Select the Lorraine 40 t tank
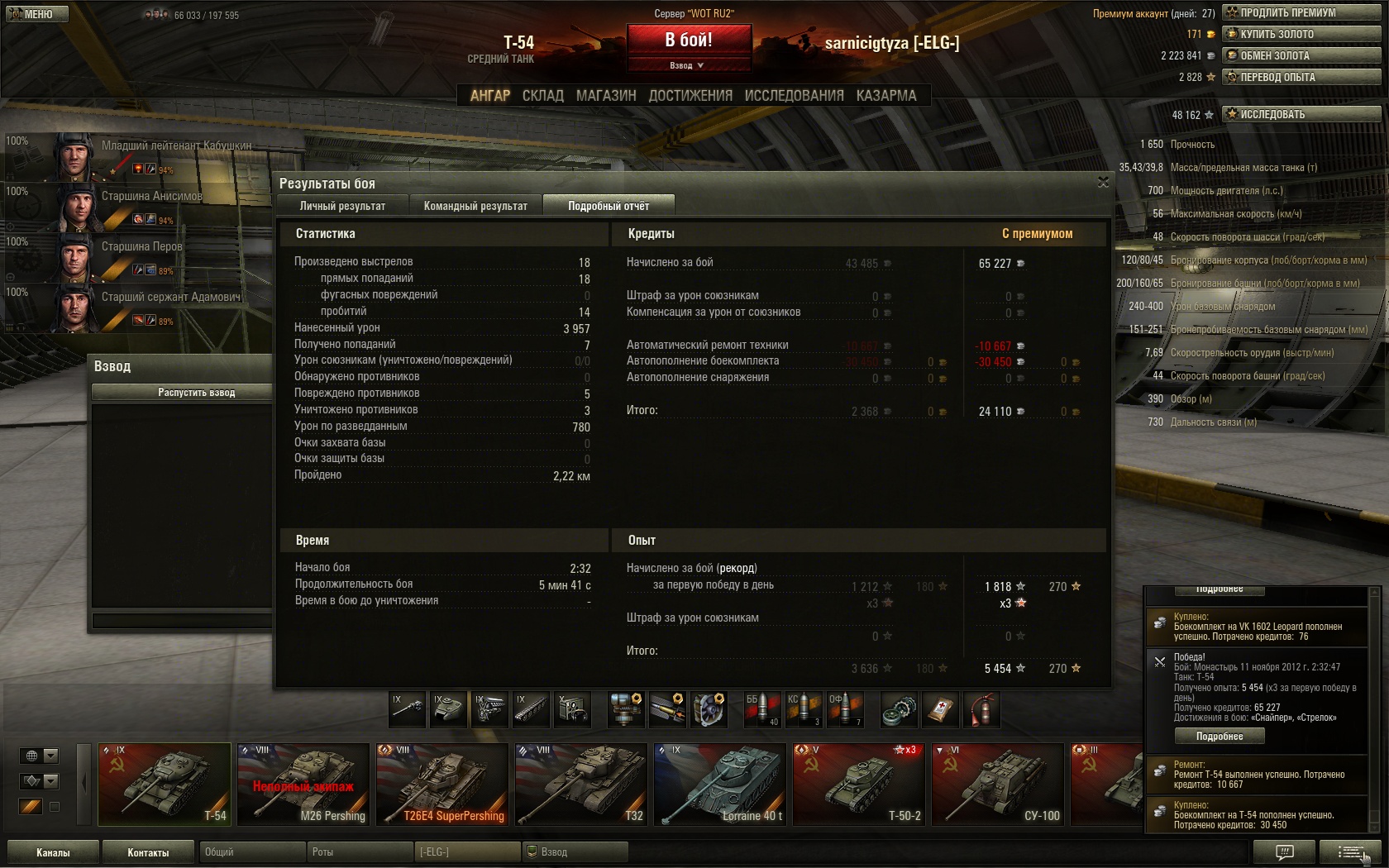The height and width of the screenshot is (868, 1389). [x=719, y=785]
